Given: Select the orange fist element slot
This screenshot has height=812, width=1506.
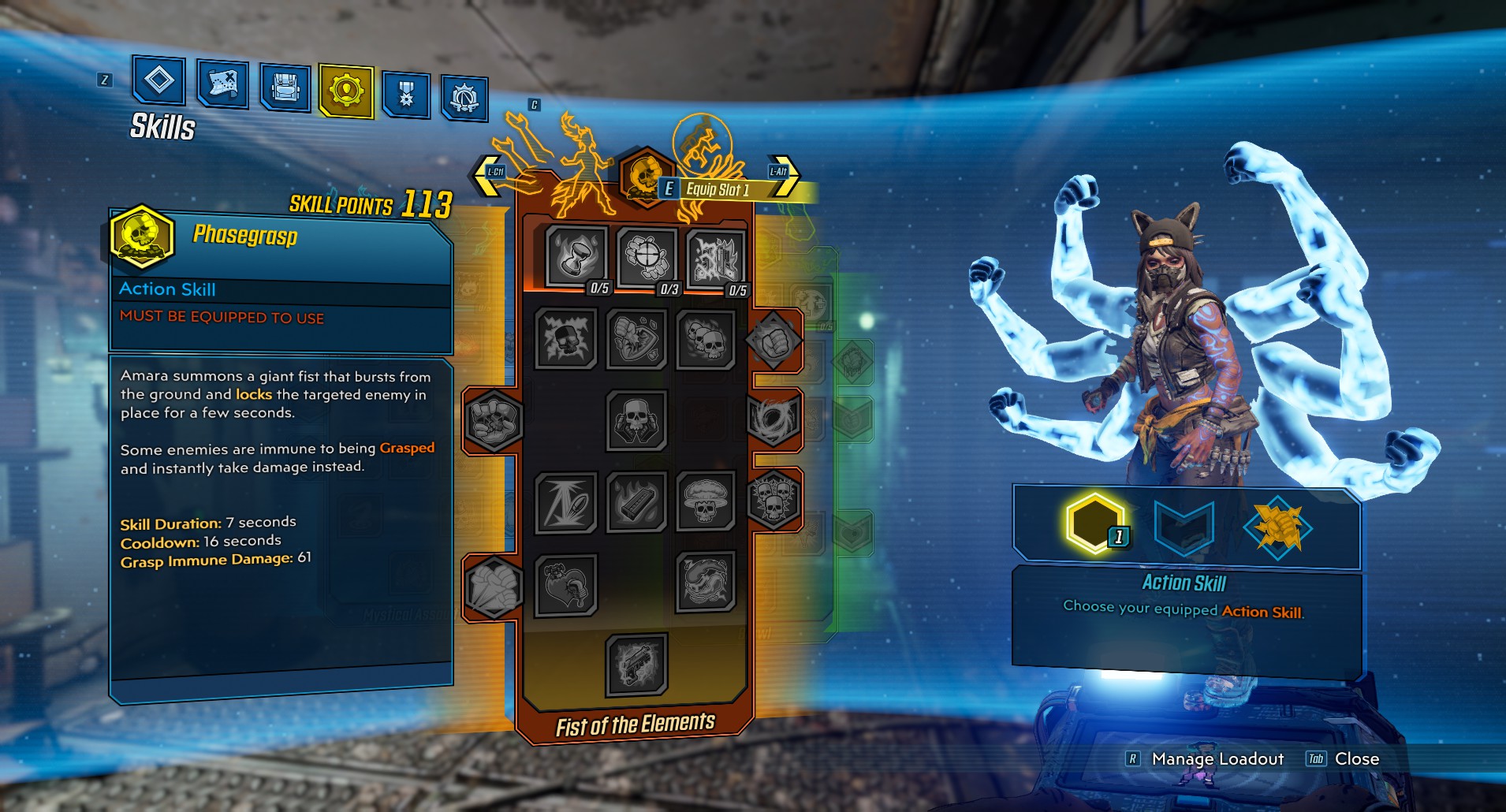Looking at the screenshot, I should click(1277, 528).
